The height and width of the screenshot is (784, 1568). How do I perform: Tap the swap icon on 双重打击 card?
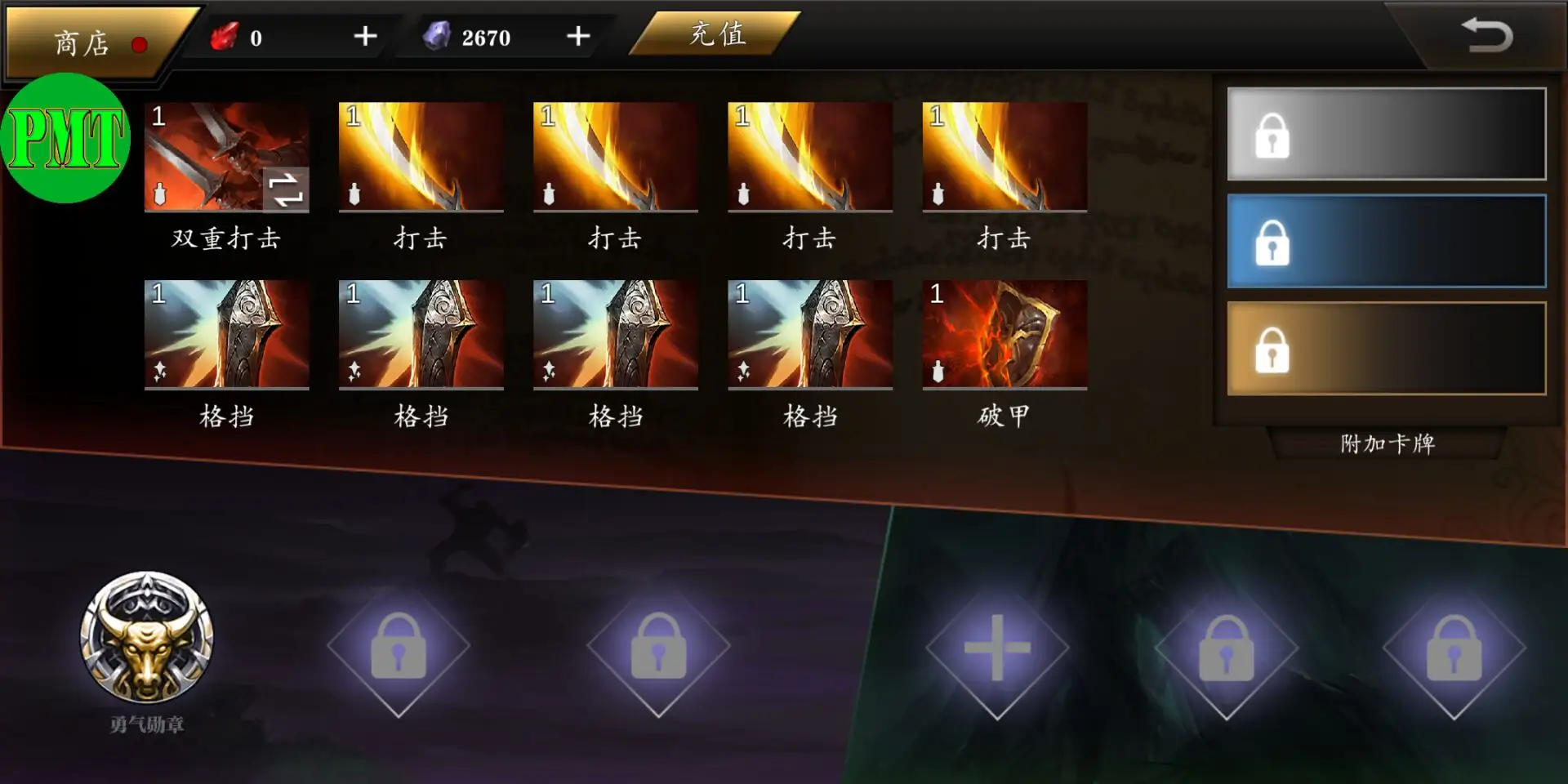click(286, 189)
